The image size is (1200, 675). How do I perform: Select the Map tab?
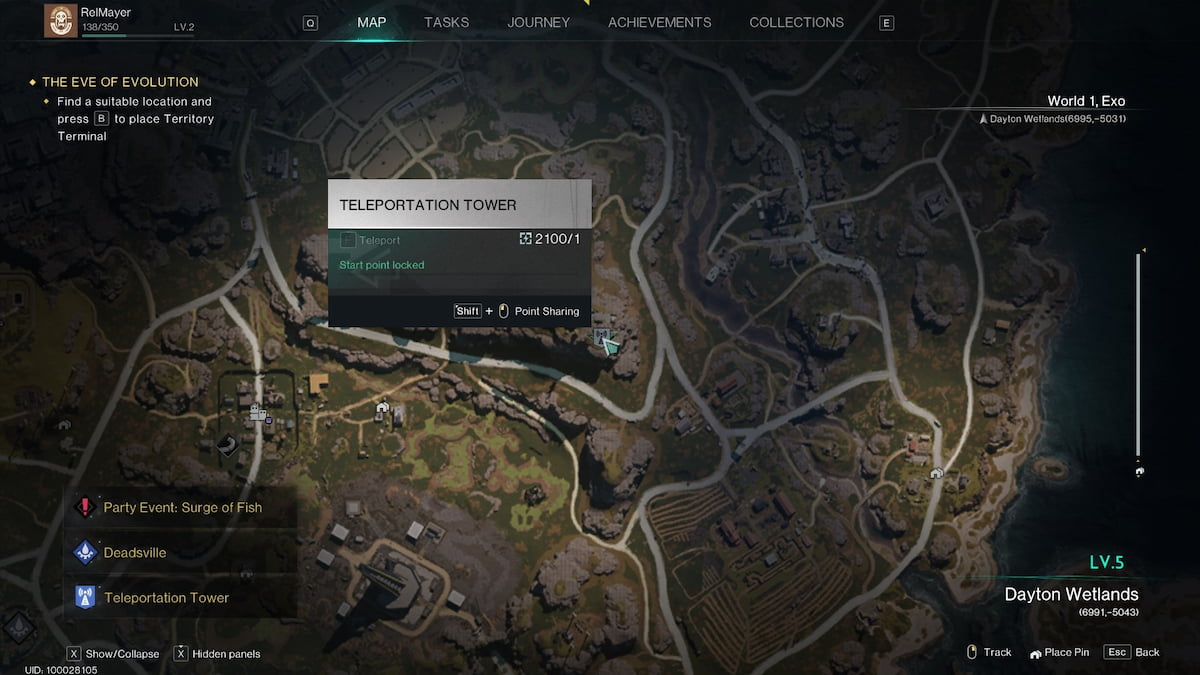click(x=371, y=22)
